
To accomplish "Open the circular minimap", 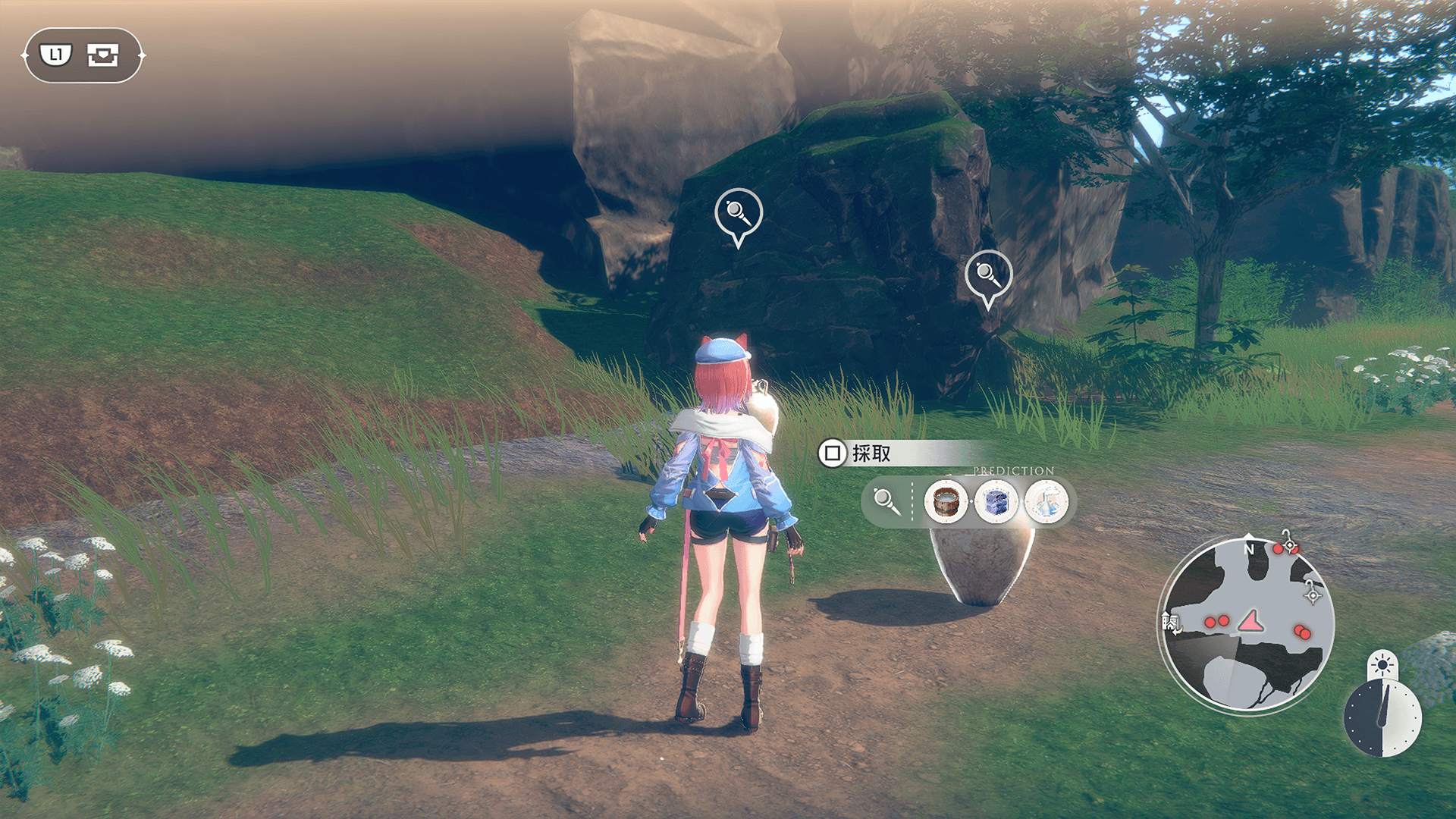I will tap(1247, 623).
